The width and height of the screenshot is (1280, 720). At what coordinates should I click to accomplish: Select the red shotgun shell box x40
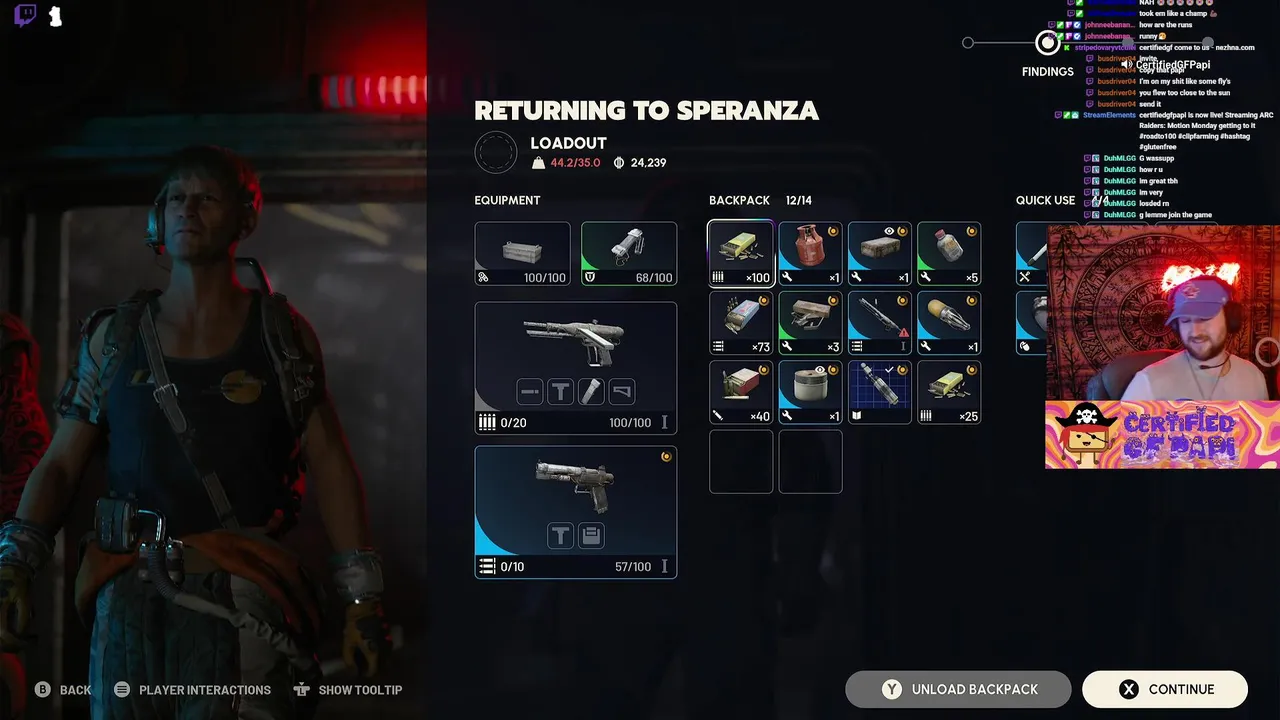[x=741, y=392]
